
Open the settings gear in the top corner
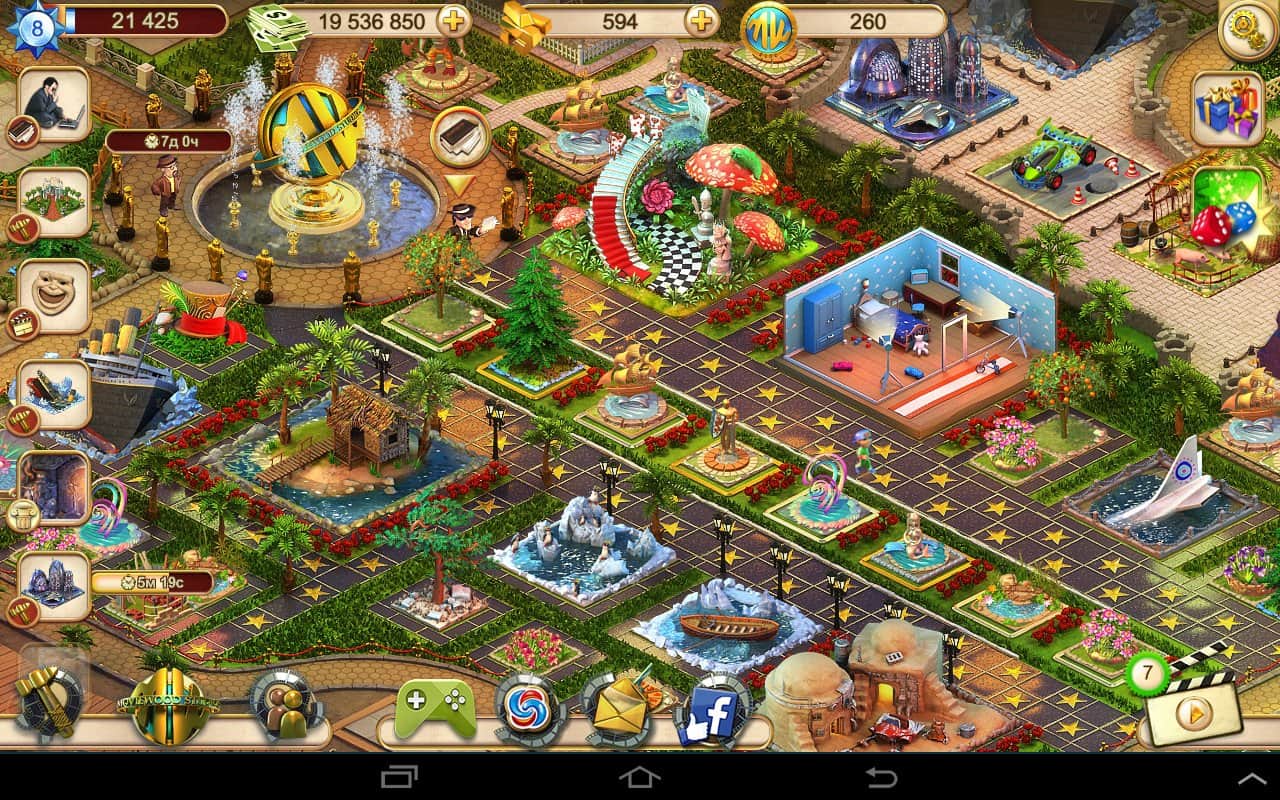pyautogui.click(x=1243, y=30)
